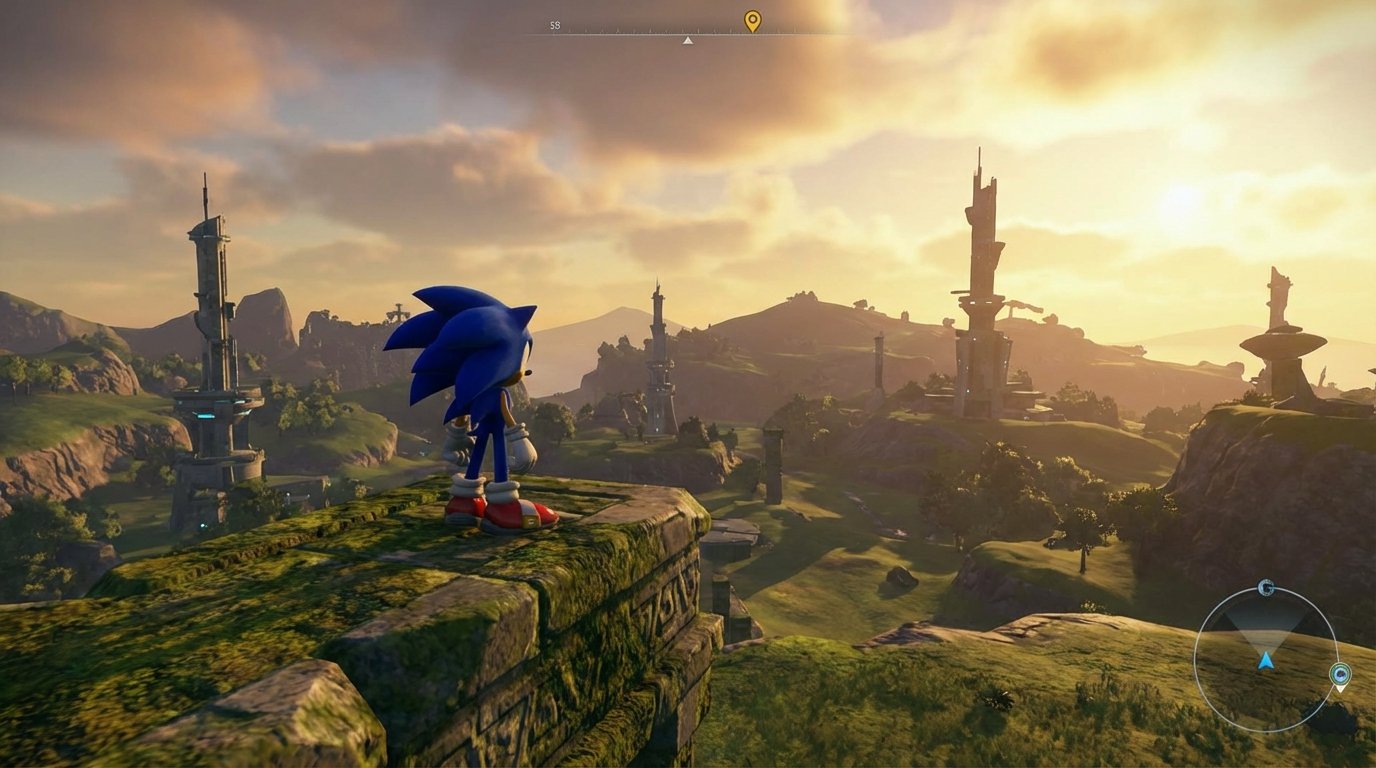Click the S cardinal letter on the compass bar
Viewport: 1376px width, 768px height.
pyautogui.click(x=554, y=26)
